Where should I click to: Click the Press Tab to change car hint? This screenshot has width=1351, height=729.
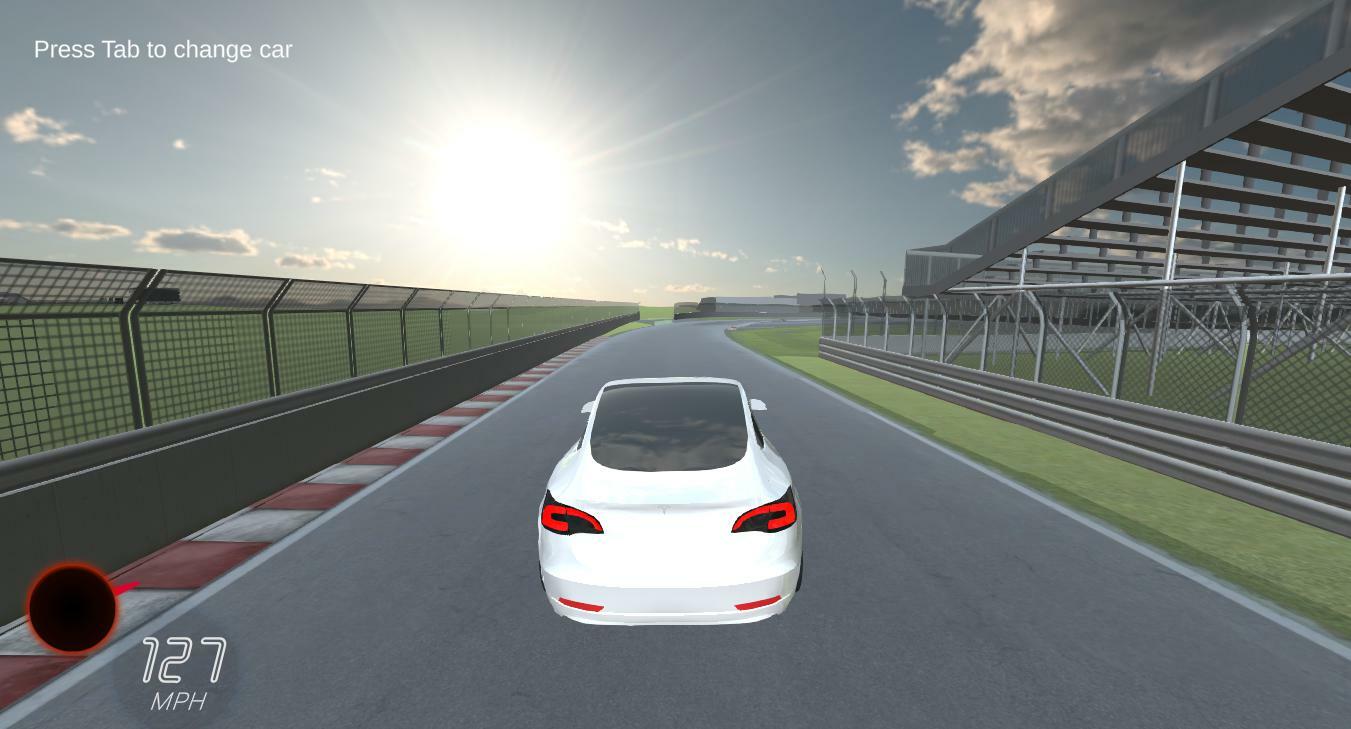(x=164, y=49)
